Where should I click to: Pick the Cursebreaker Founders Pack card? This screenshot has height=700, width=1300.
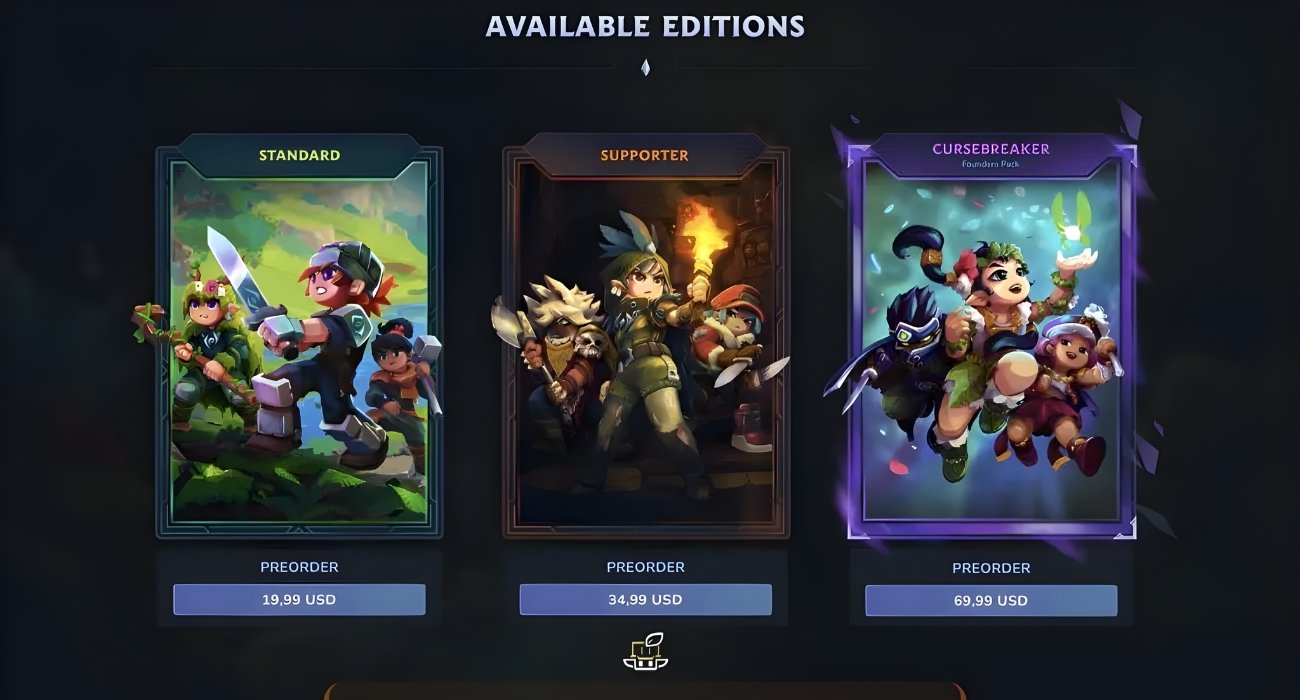pos(991,340)
